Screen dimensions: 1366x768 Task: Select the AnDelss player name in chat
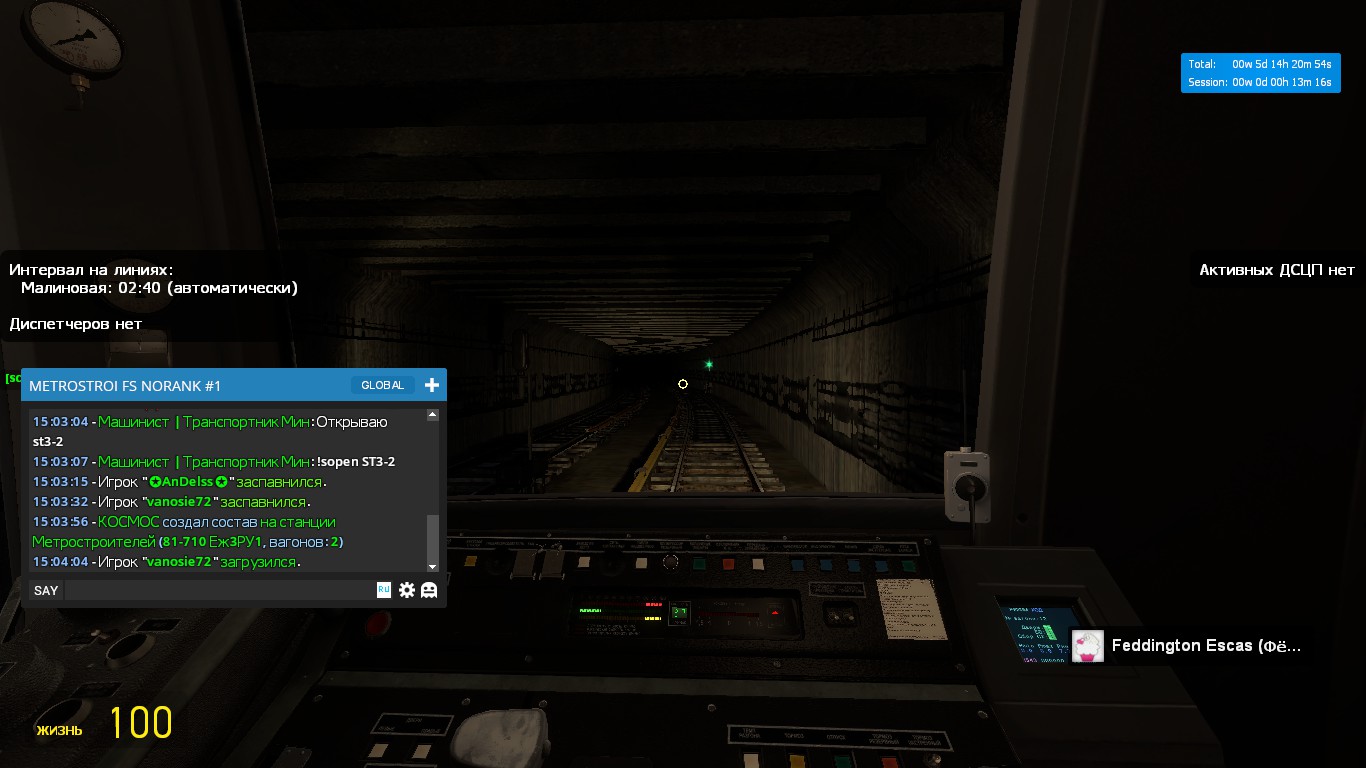(x=188, y=482)
